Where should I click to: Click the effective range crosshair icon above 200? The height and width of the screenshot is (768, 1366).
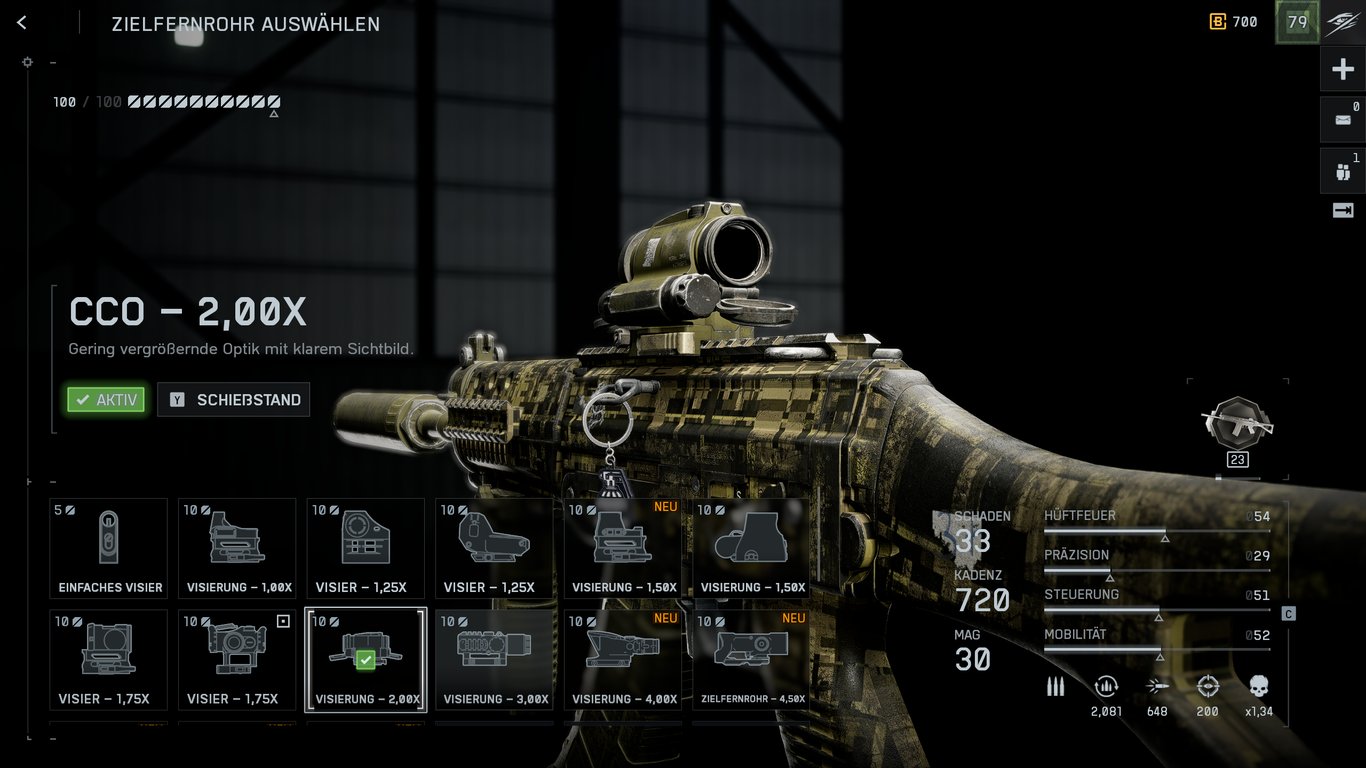[x=1206, y=686]
